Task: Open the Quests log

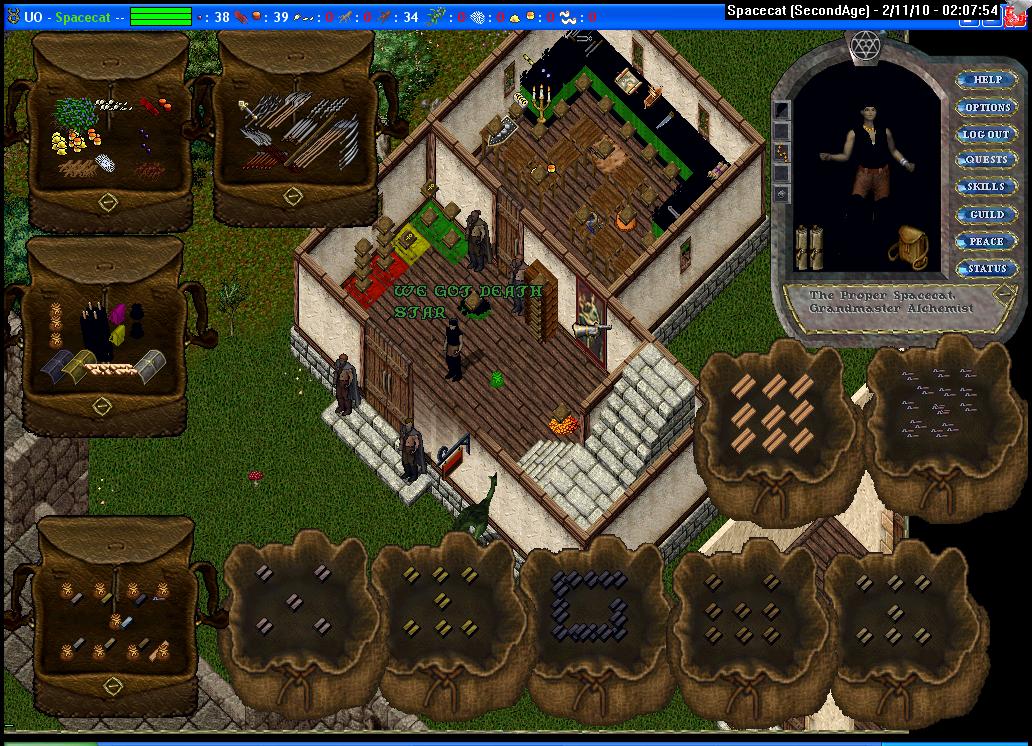Action: coord(986,160)
